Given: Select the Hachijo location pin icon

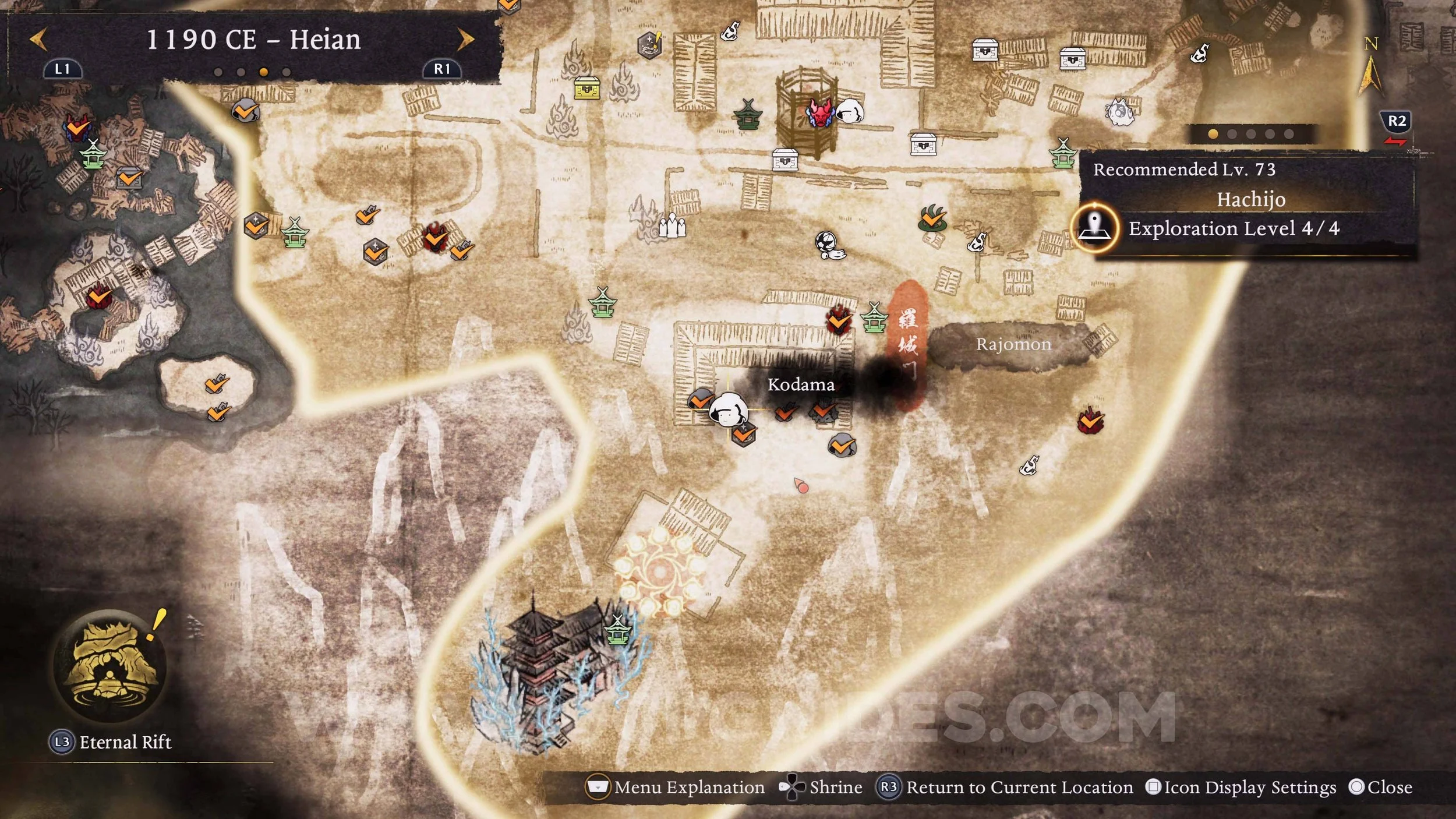Looking at the screenshot, I should coord(1095,228).
